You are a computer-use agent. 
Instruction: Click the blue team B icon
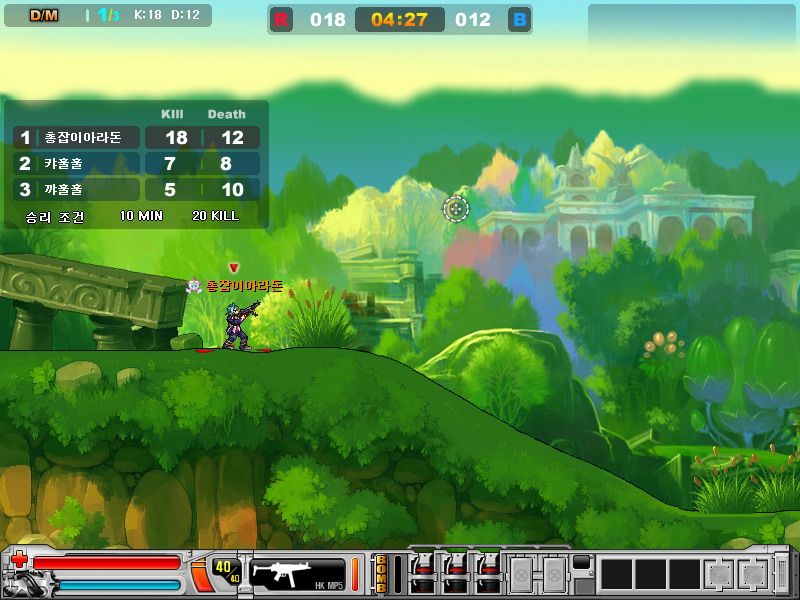coord(519,20)
